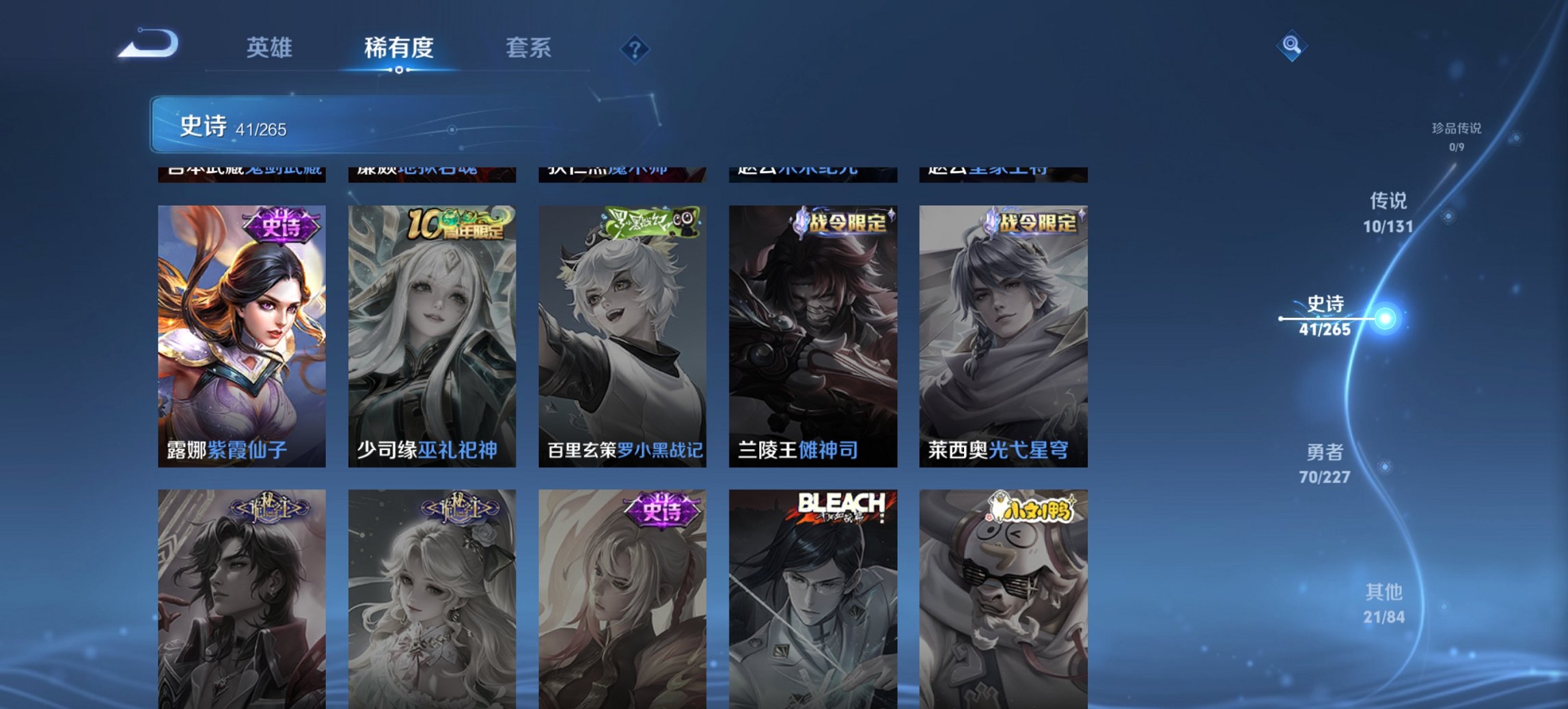Image resolution: width=1568 pixels, height=709 pixels.
Task: Switch to the 套系 tab
Action: [x=529, y=49]
